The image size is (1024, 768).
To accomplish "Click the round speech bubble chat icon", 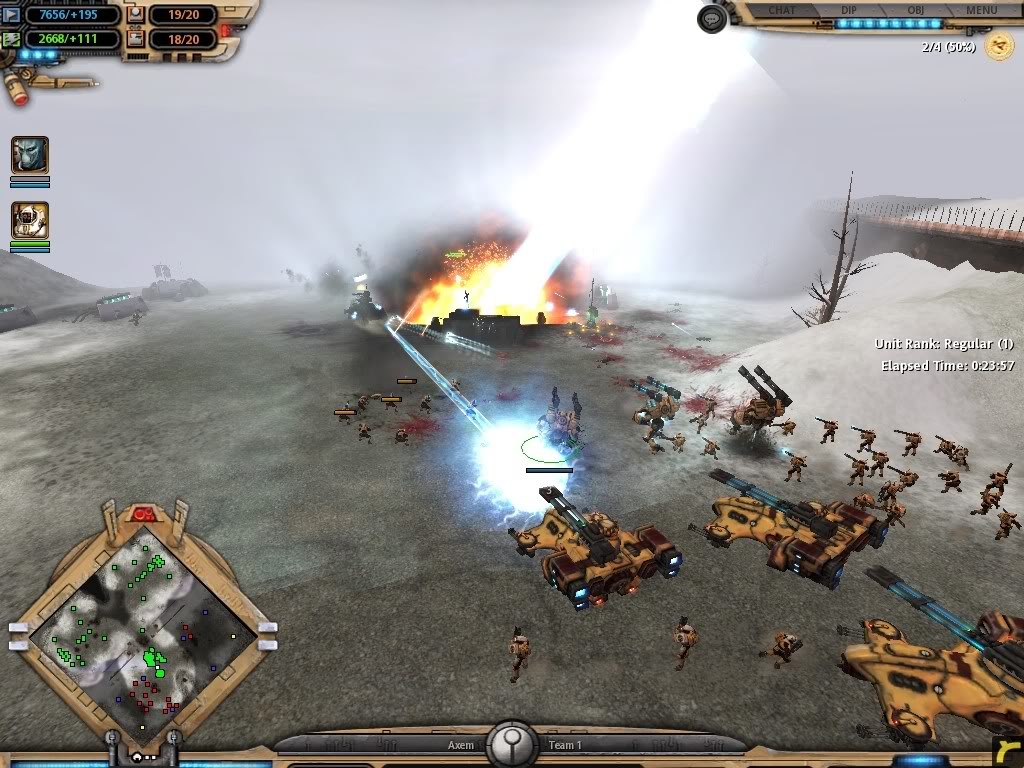I will click(x=711, y=18).
